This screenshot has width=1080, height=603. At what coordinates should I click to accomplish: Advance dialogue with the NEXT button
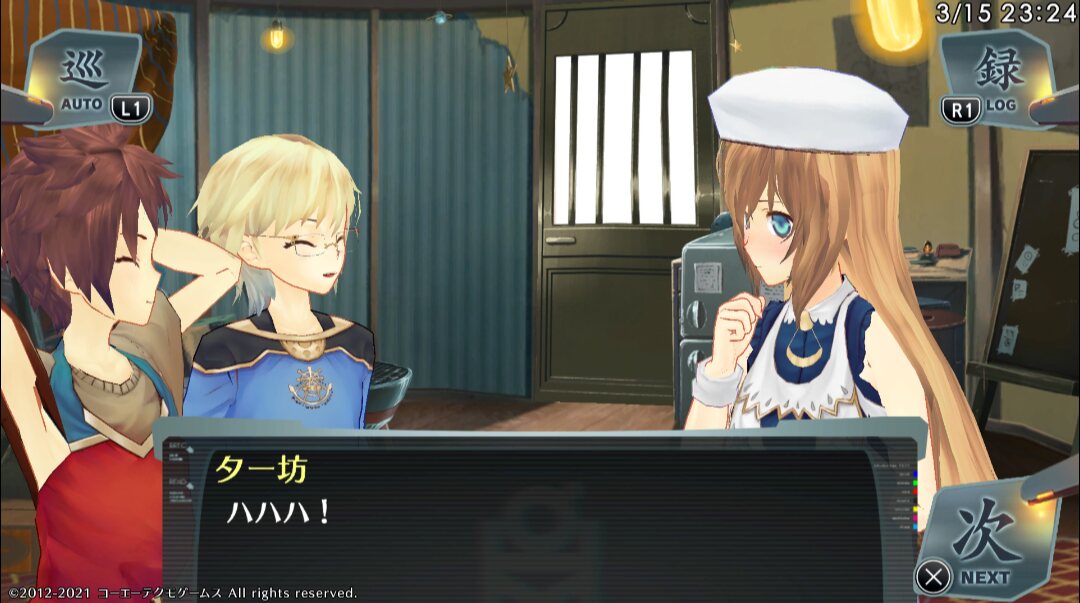pos(984,545)
